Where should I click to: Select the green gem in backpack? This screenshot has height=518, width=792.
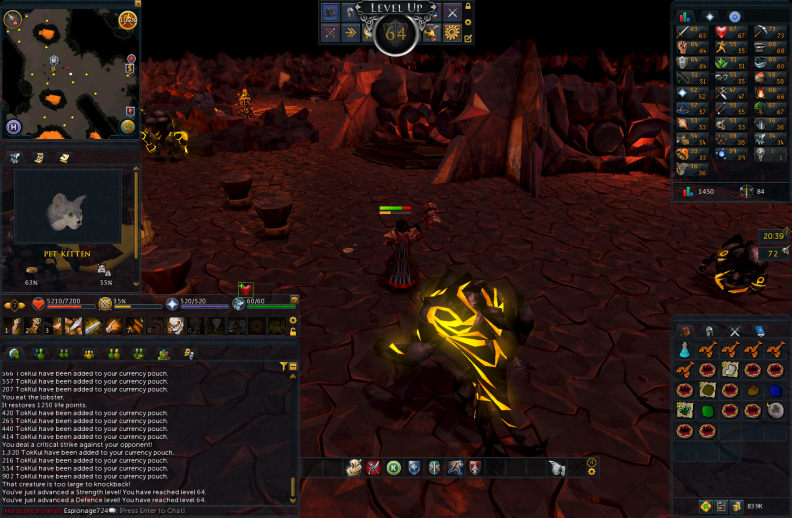point(708,410)
